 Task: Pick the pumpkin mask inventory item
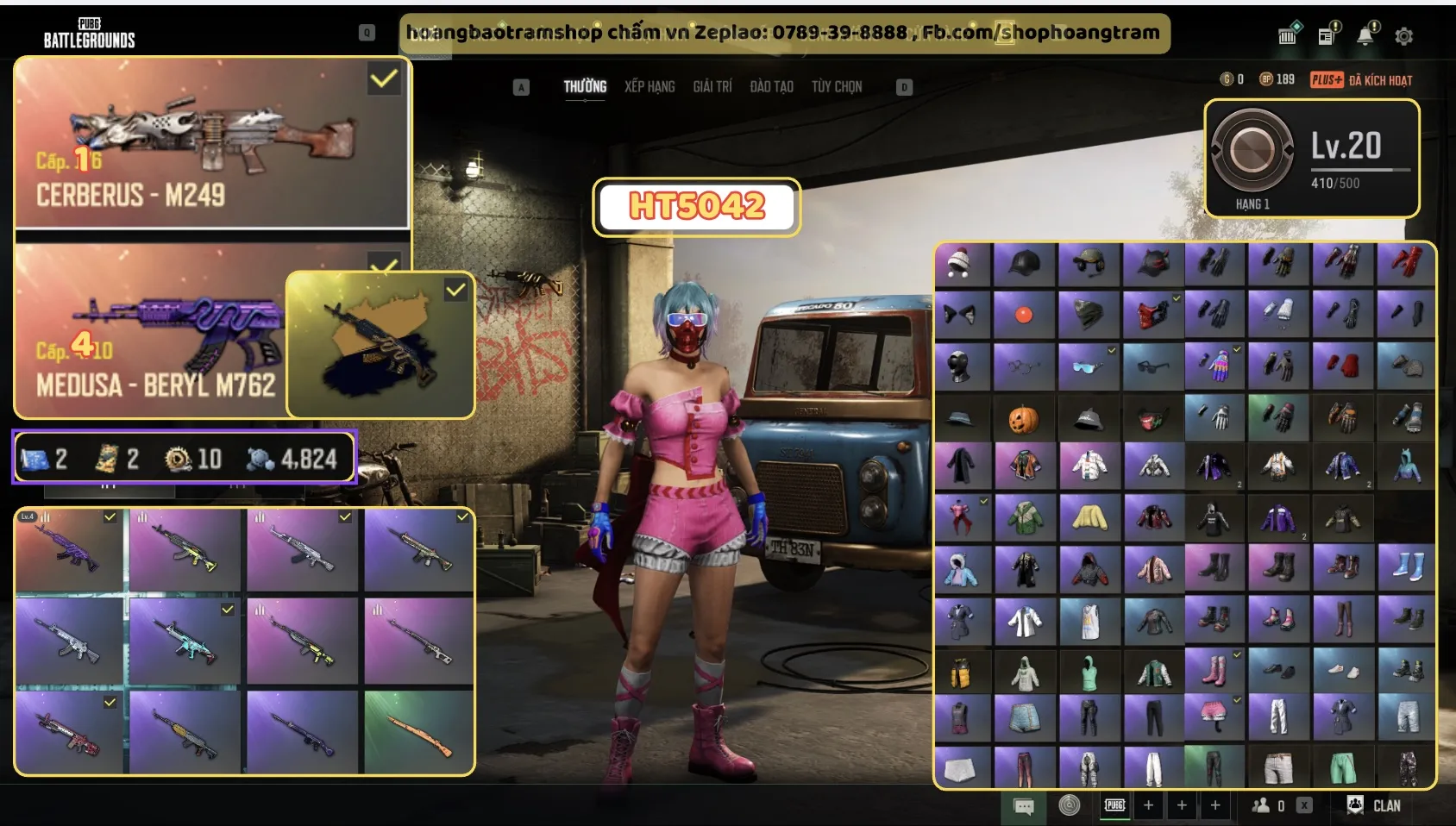pos(1023,420)
